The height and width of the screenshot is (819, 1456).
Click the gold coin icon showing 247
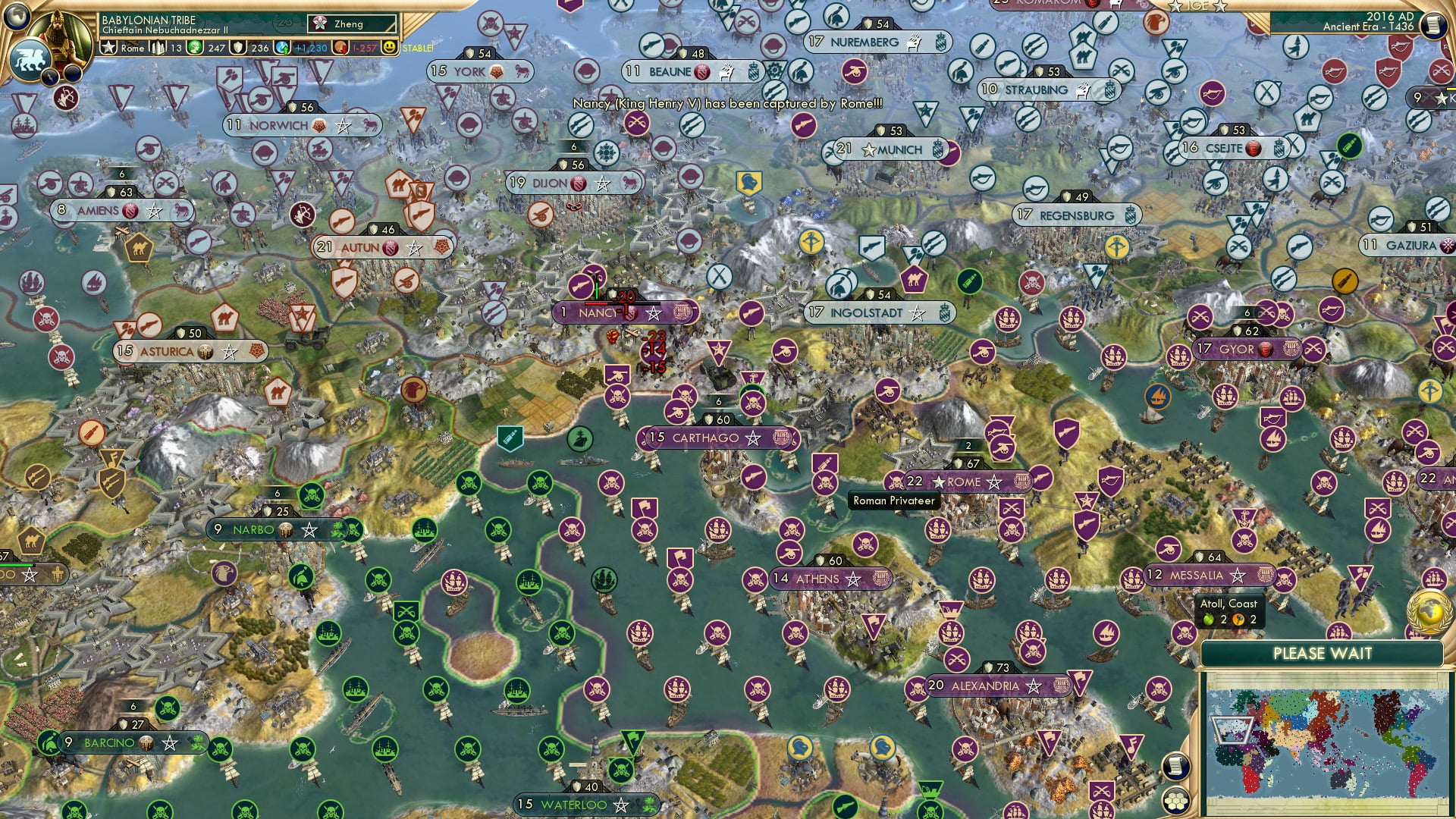tap(195, 47)
